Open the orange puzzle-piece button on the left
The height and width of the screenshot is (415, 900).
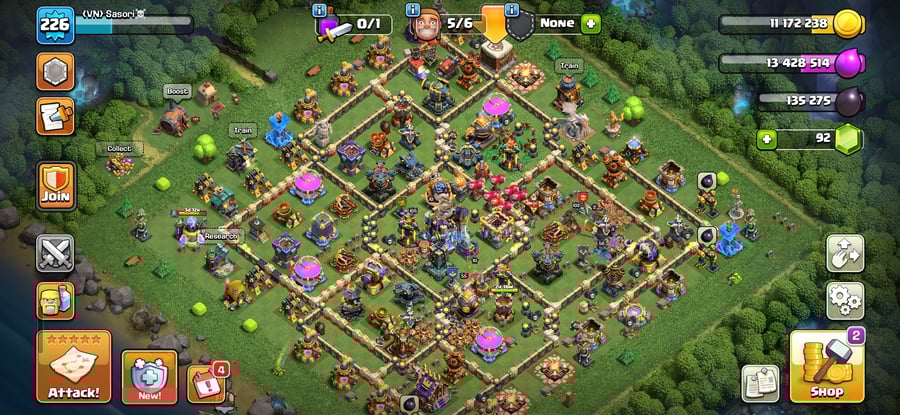point(55,115)
